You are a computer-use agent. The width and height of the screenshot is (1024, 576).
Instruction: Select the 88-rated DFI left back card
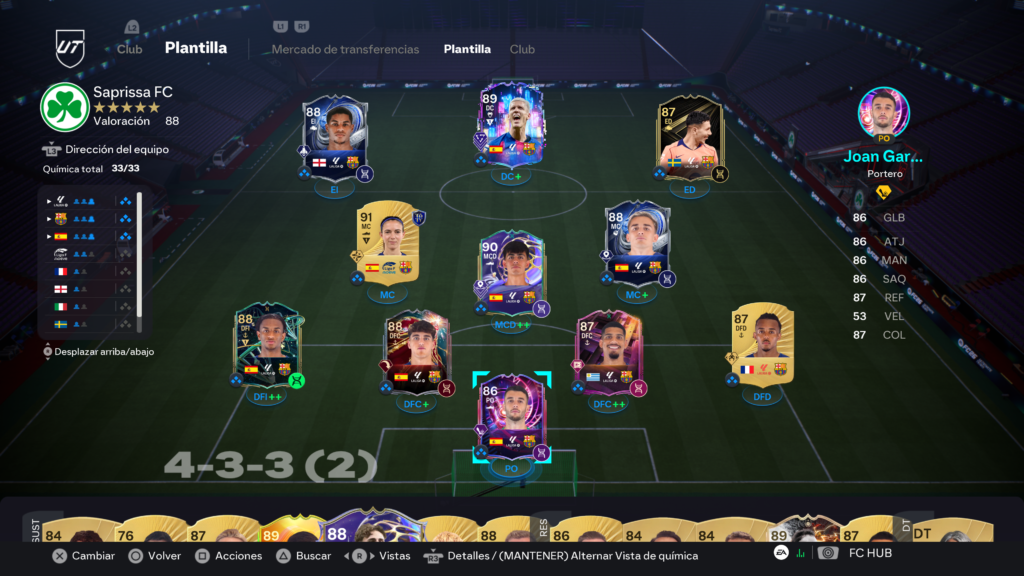pos(266,346)
